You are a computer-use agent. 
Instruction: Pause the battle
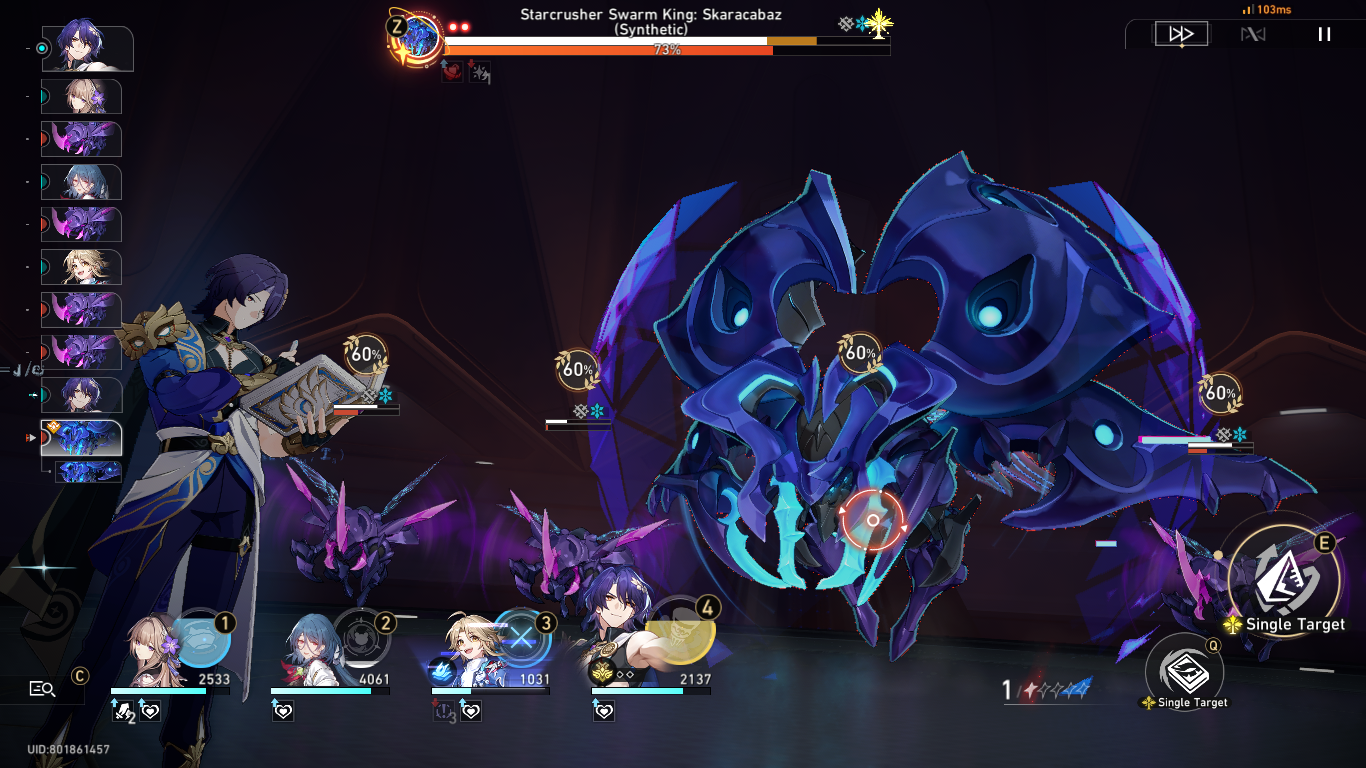1323,33
